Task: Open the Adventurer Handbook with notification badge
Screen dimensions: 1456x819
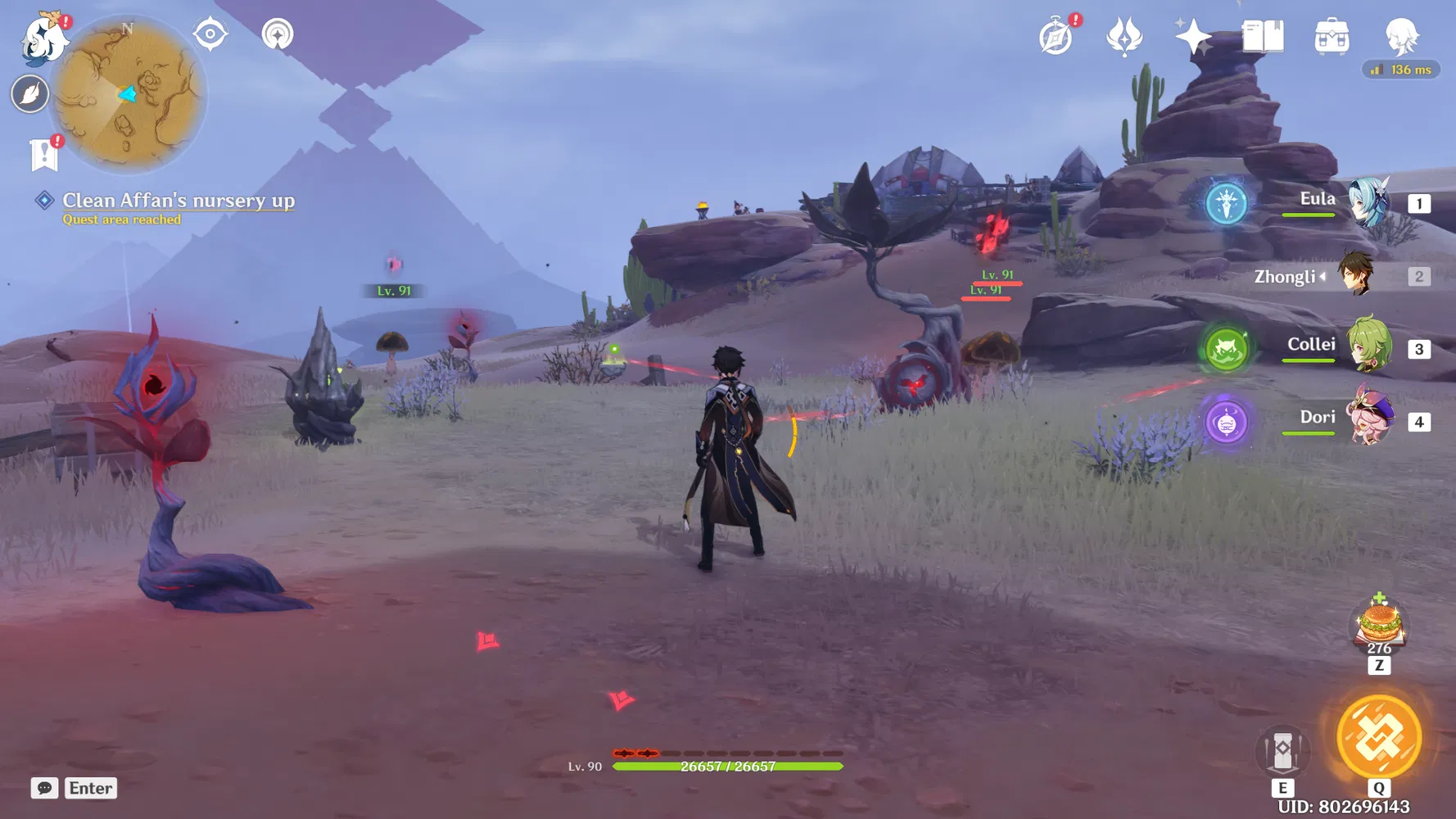Action: 1056,36
